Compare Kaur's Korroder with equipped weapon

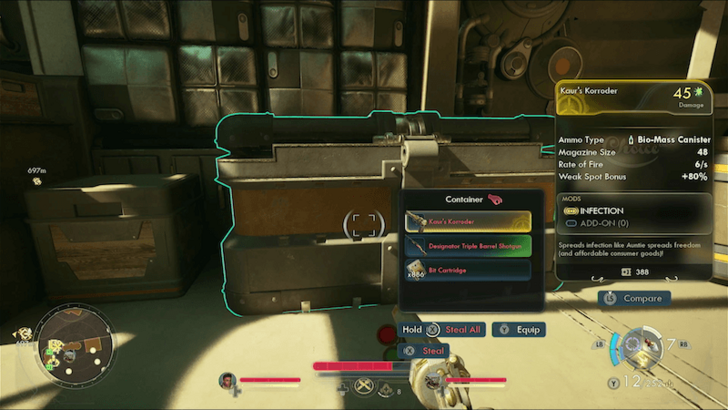pos(634,298)
